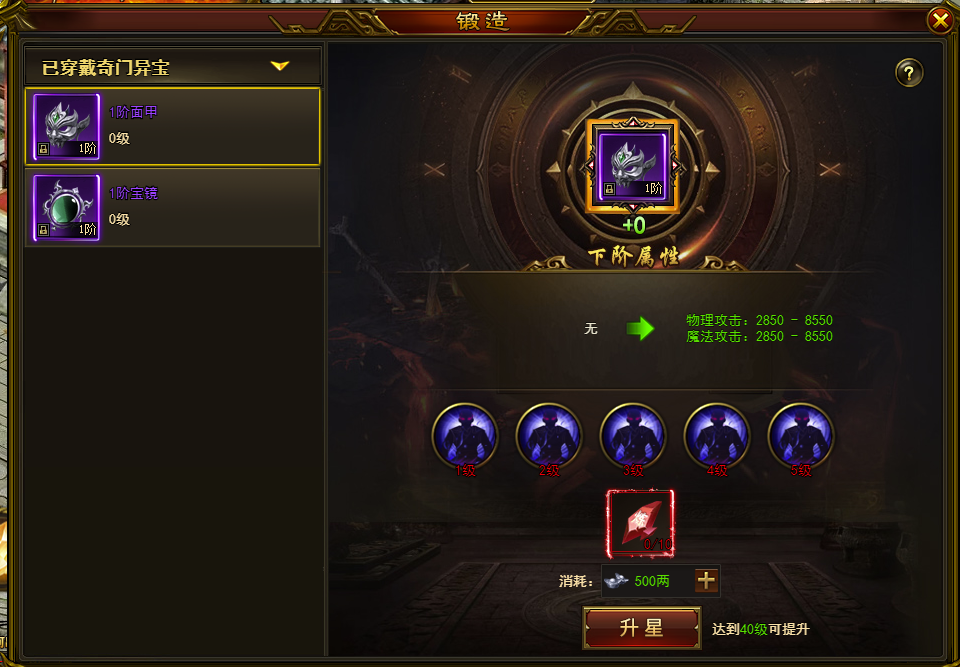
Task: Click the red crystal material slot
Action: [640, 523]
